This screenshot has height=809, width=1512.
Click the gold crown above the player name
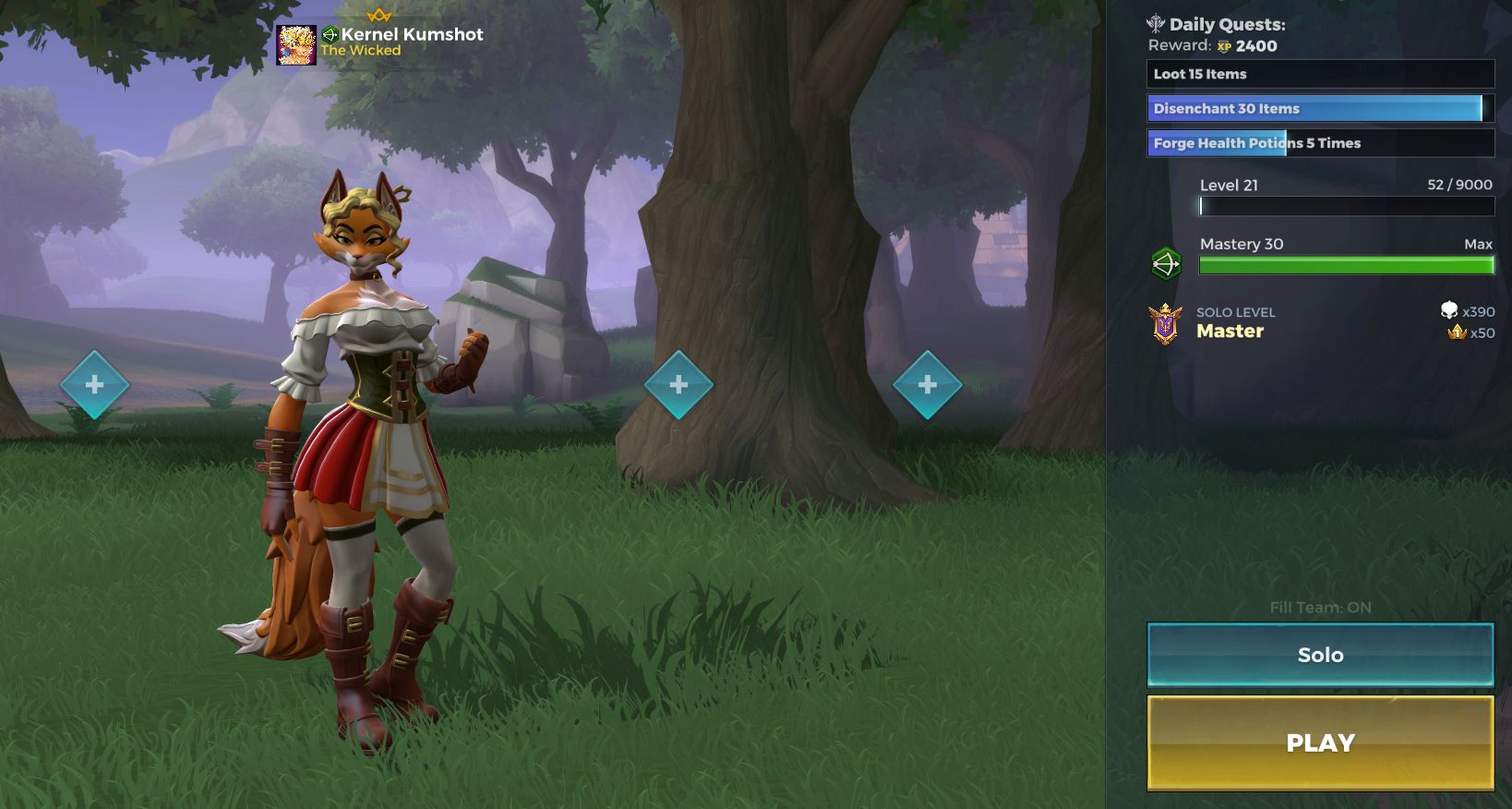pyautogui.click(x=378, y=13)
